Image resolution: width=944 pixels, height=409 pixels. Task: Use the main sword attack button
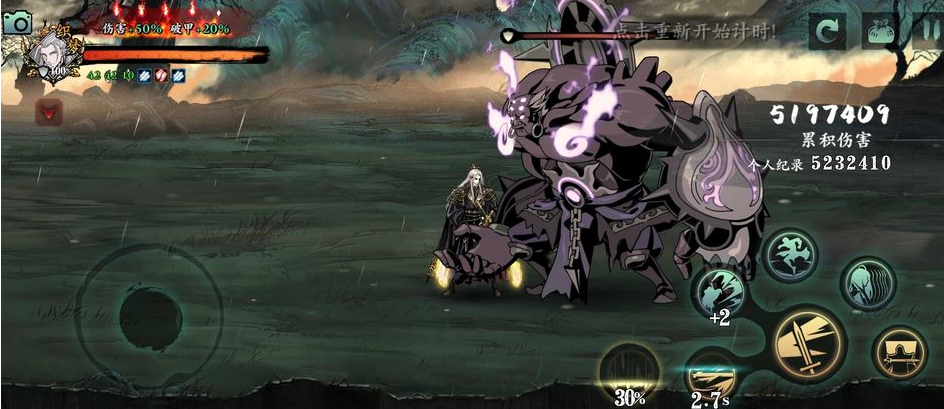click(808, 343)
